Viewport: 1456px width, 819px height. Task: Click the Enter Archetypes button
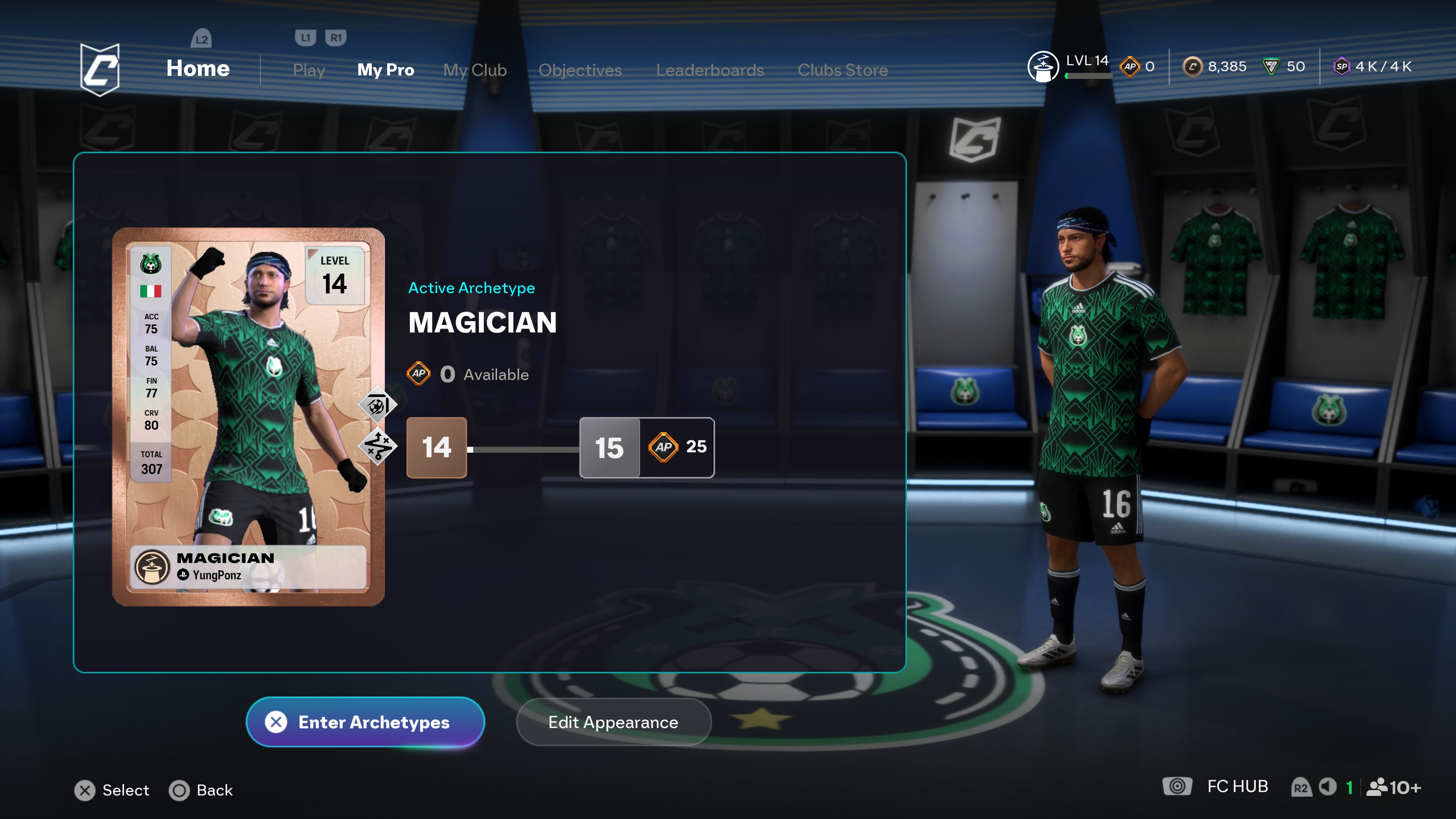[365, 722]
